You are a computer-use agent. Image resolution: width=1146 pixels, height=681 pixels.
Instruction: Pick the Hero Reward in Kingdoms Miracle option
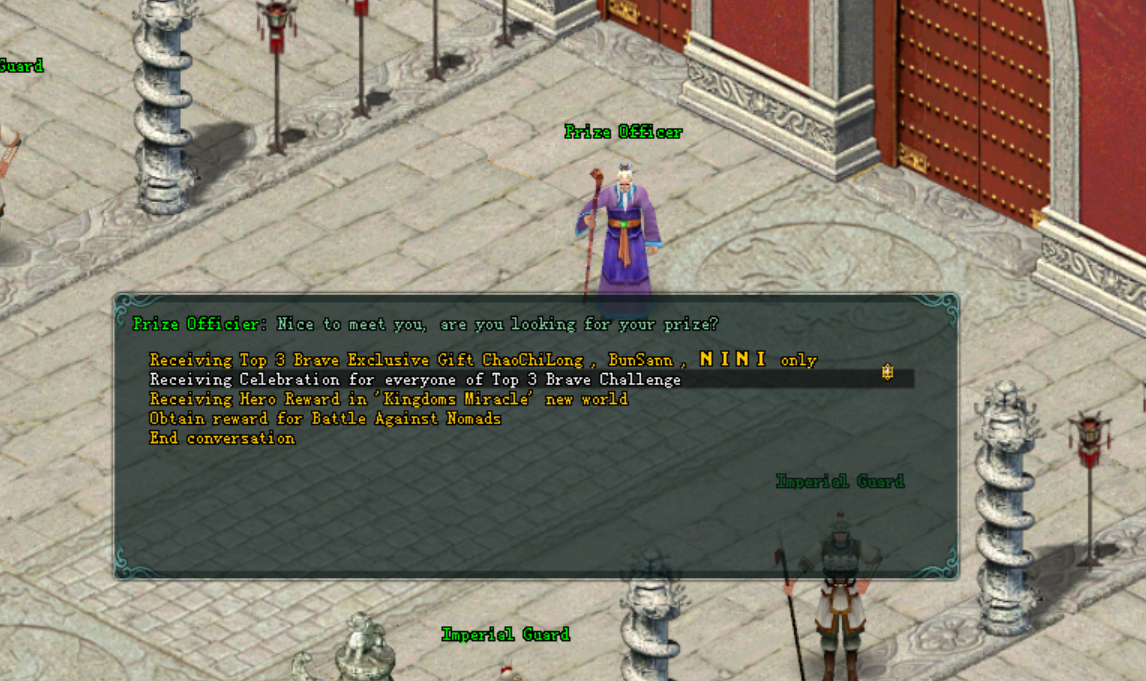388,399
